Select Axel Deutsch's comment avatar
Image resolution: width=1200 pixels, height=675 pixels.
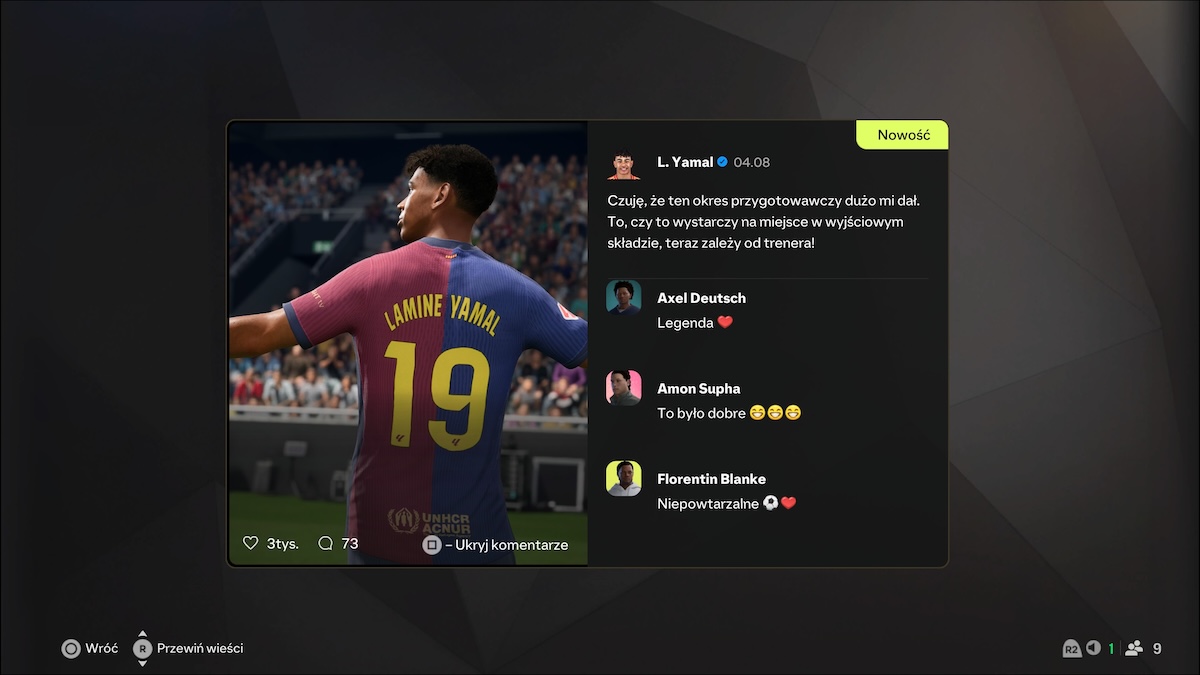coord(623,298)
